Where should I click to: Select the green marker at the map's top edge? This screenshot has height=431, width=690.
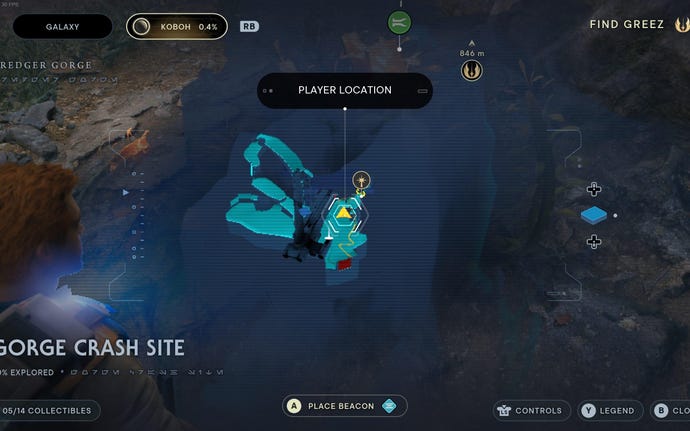tap(399, 22)
